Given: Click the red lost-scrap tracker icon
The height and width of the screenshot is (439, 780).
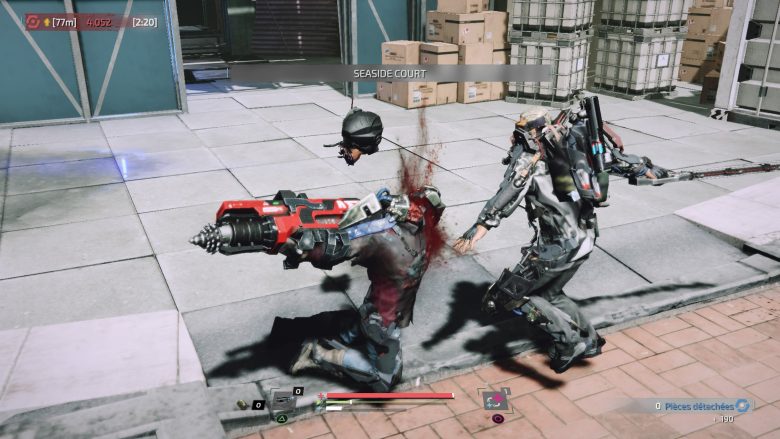Looking at the screenshot, I should coord(33,21).
